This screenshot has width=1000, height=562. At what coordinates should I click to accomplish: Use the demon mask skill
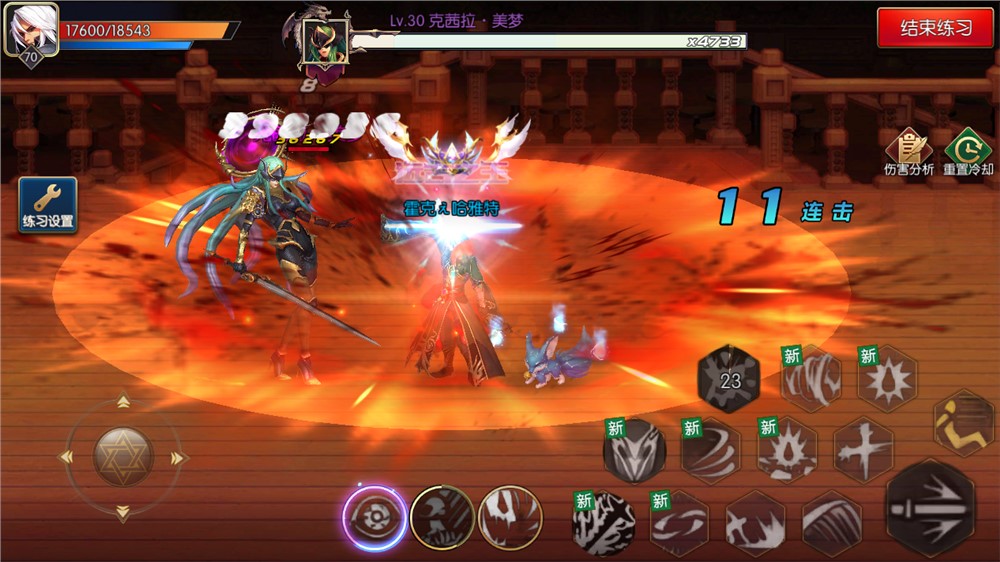click(634, 452)
